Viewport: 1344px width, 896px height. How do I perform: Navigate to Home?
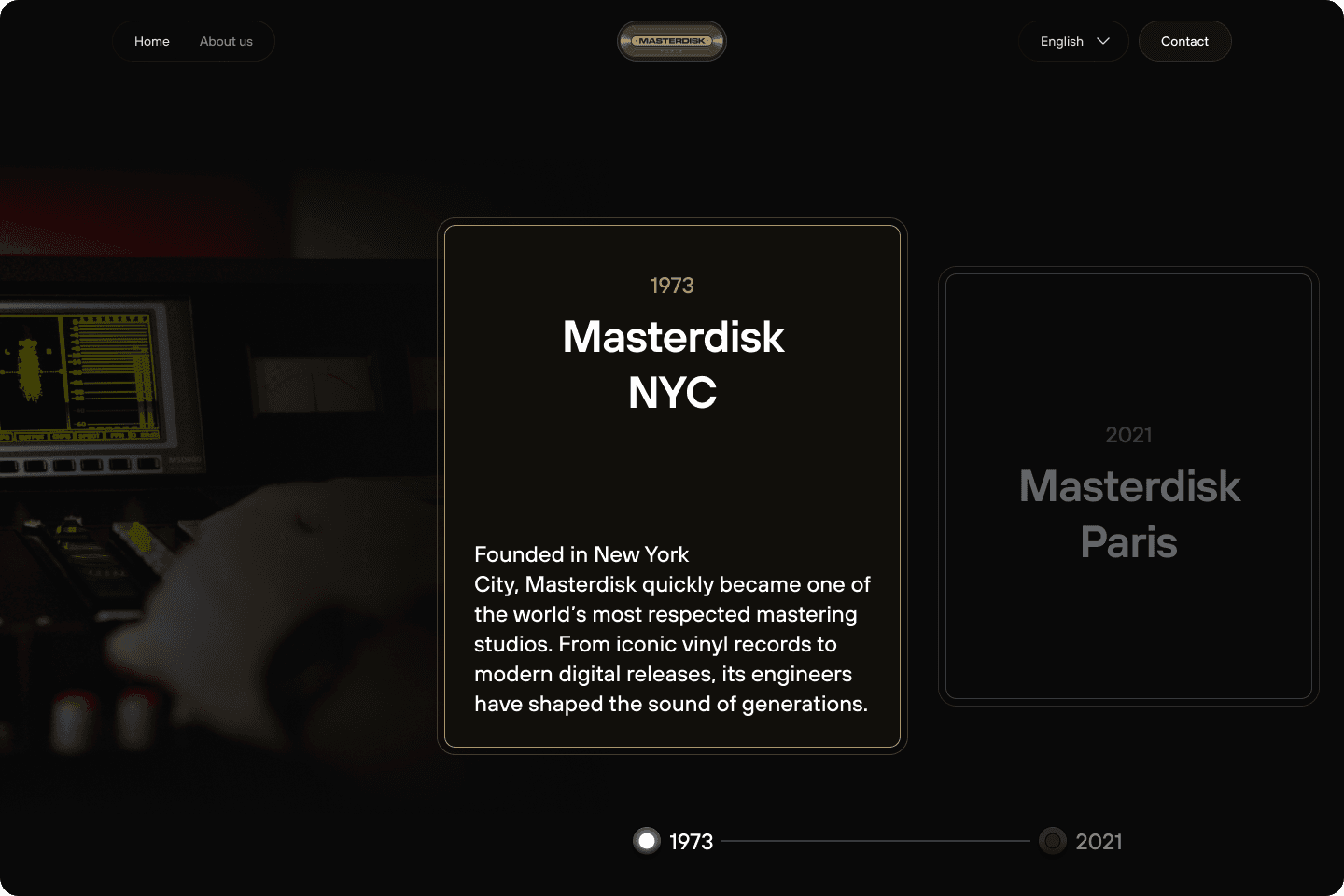tap(152, 41)
